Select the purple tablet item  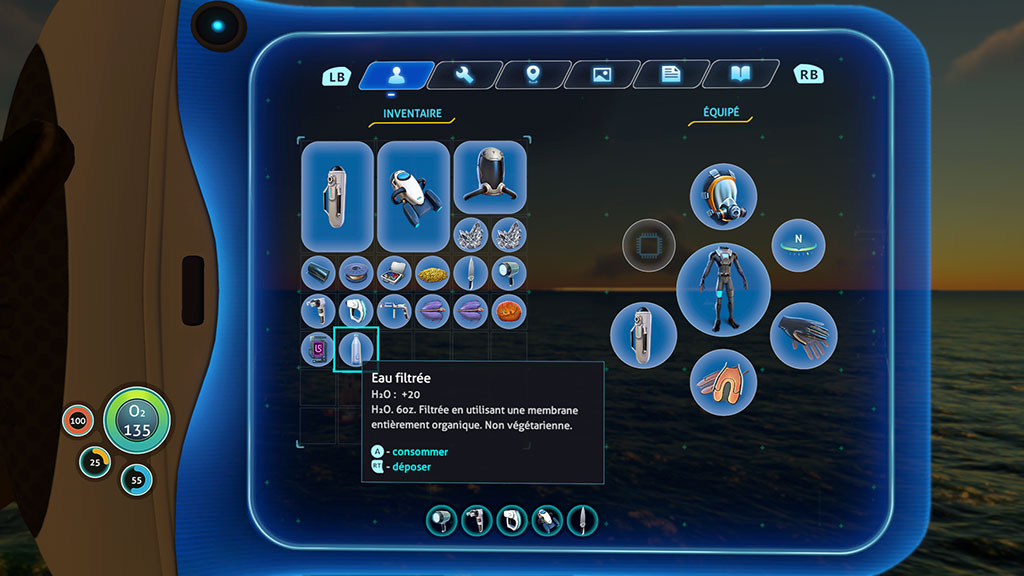pyautogui.click(x=319, y=349)
